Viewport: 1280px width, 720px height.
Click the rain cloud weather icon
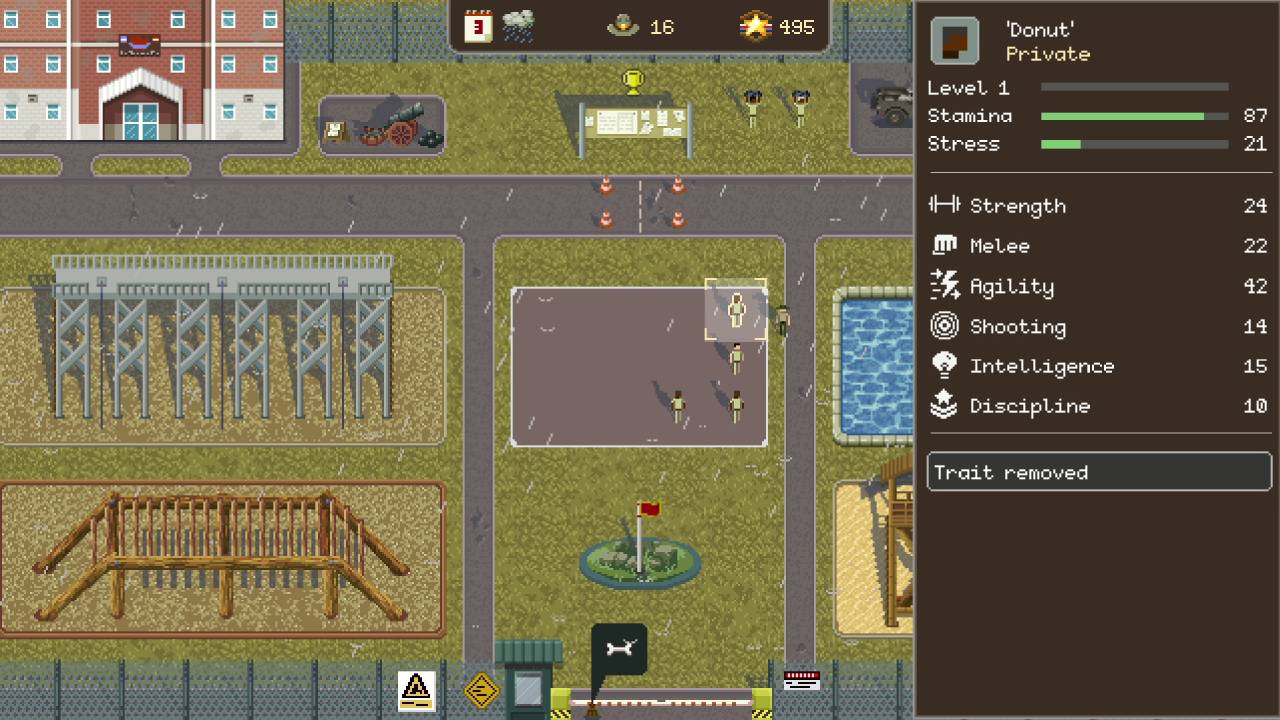pos(519,24)
